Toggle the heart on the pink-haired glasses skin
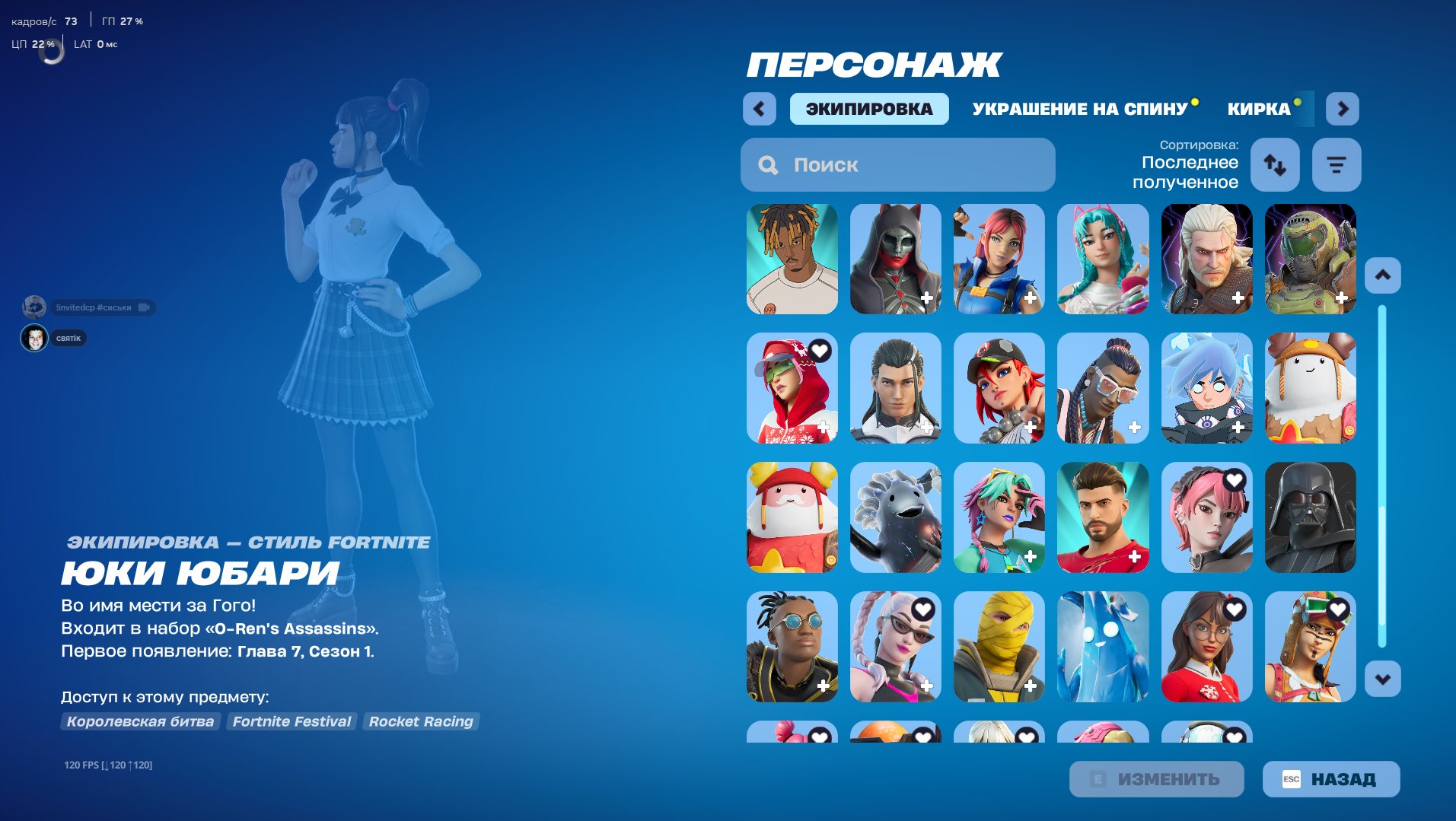 pos(922,609)
